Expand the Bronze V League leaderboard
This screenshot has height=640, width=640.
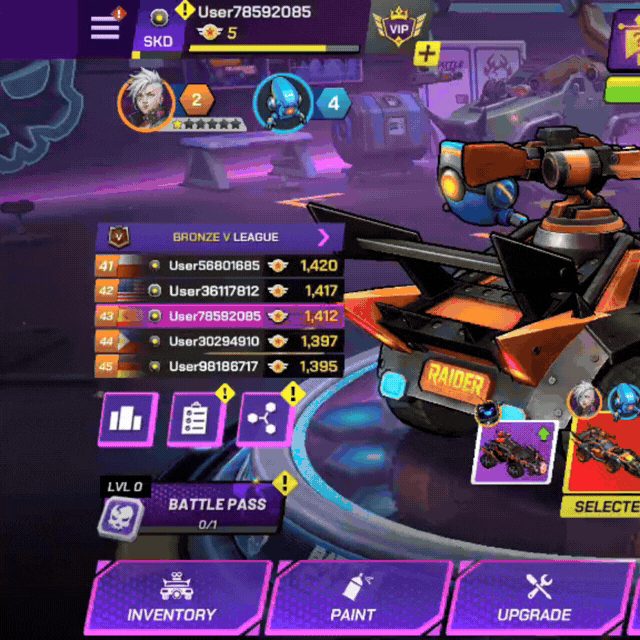323,237
